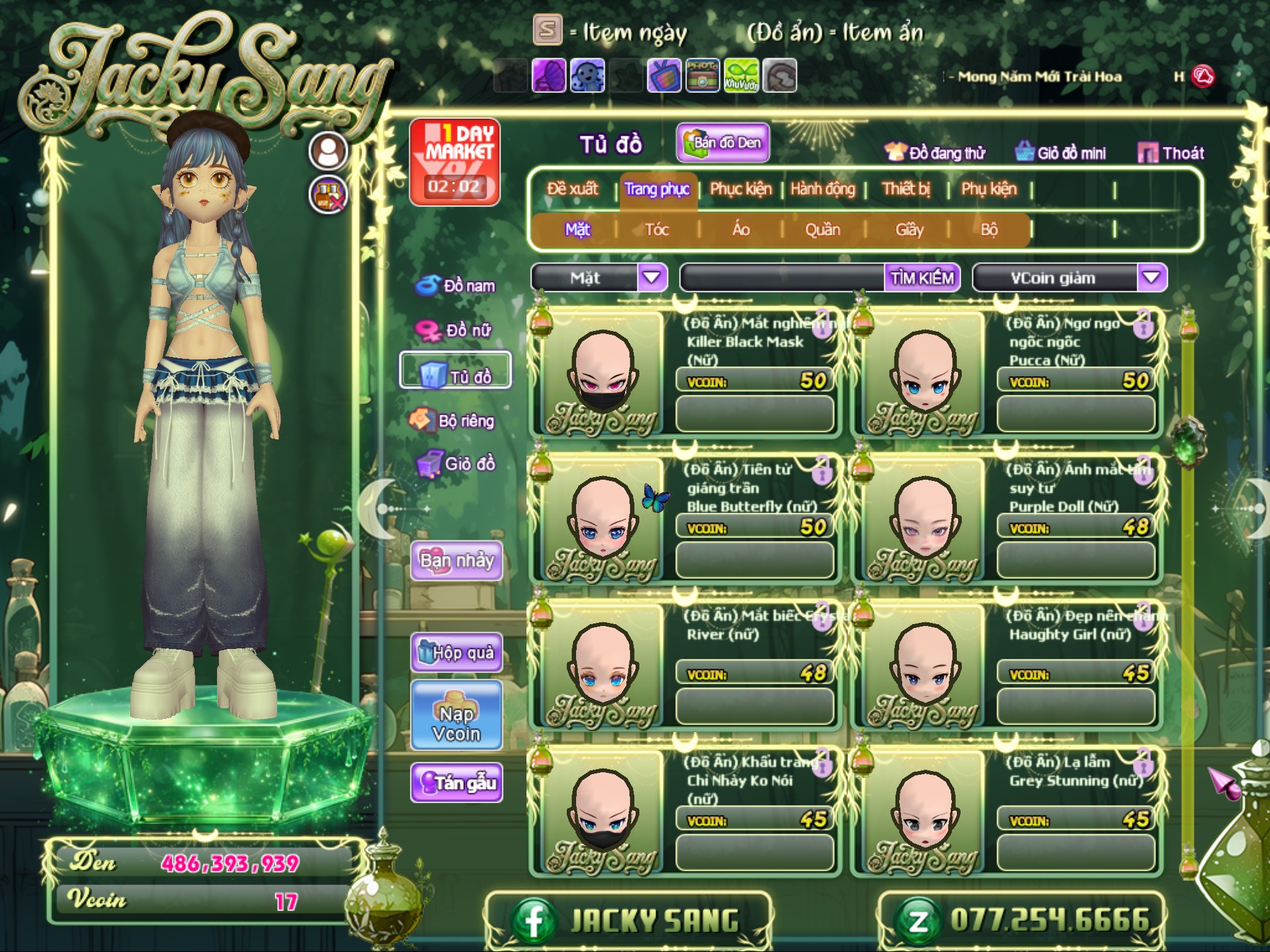Viewport: 1270px width, 952px height.
Task: View Đồ đang thử tried-on items
Action: click(935, 153)
